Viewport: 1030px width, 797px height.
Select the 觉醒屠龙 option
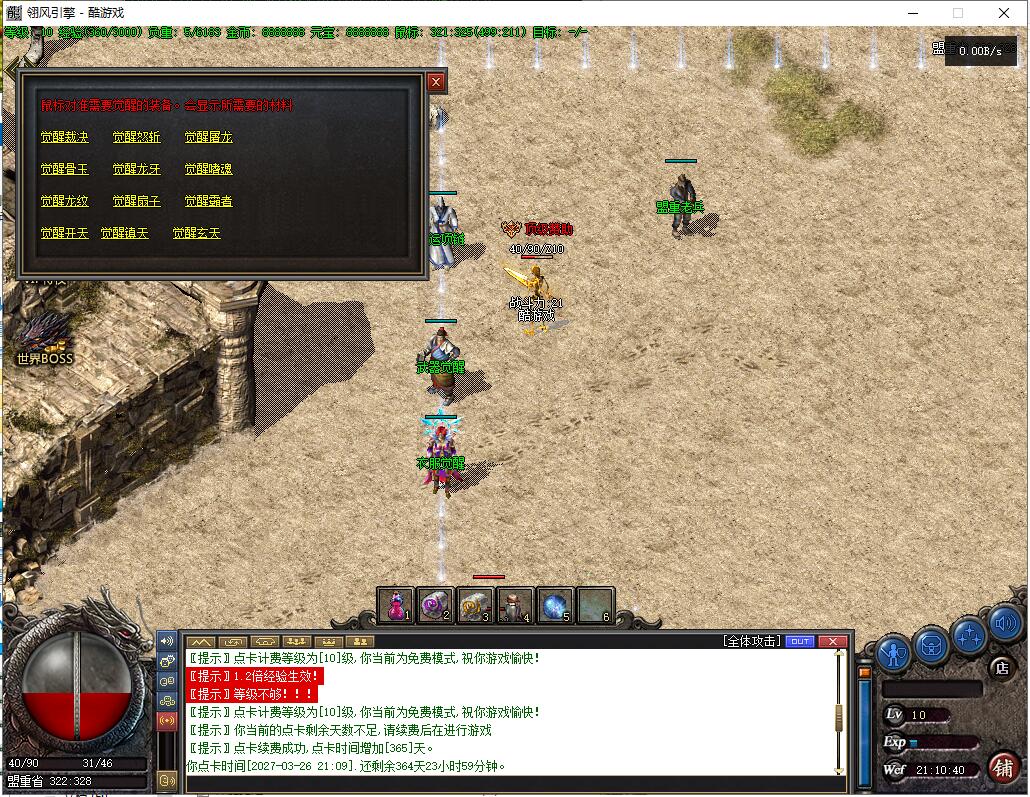coord(208,137)
